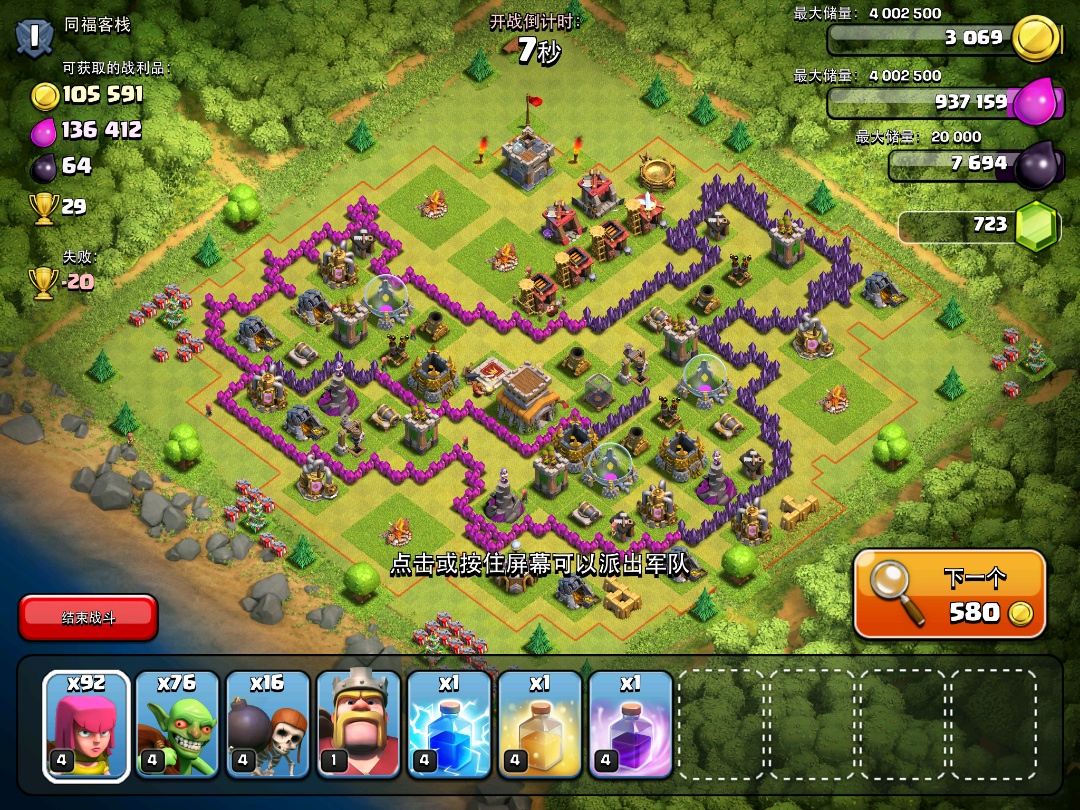The image size is (1080, 810).
Task: Select the Barbarian King hero card
Action: [359, 726]
